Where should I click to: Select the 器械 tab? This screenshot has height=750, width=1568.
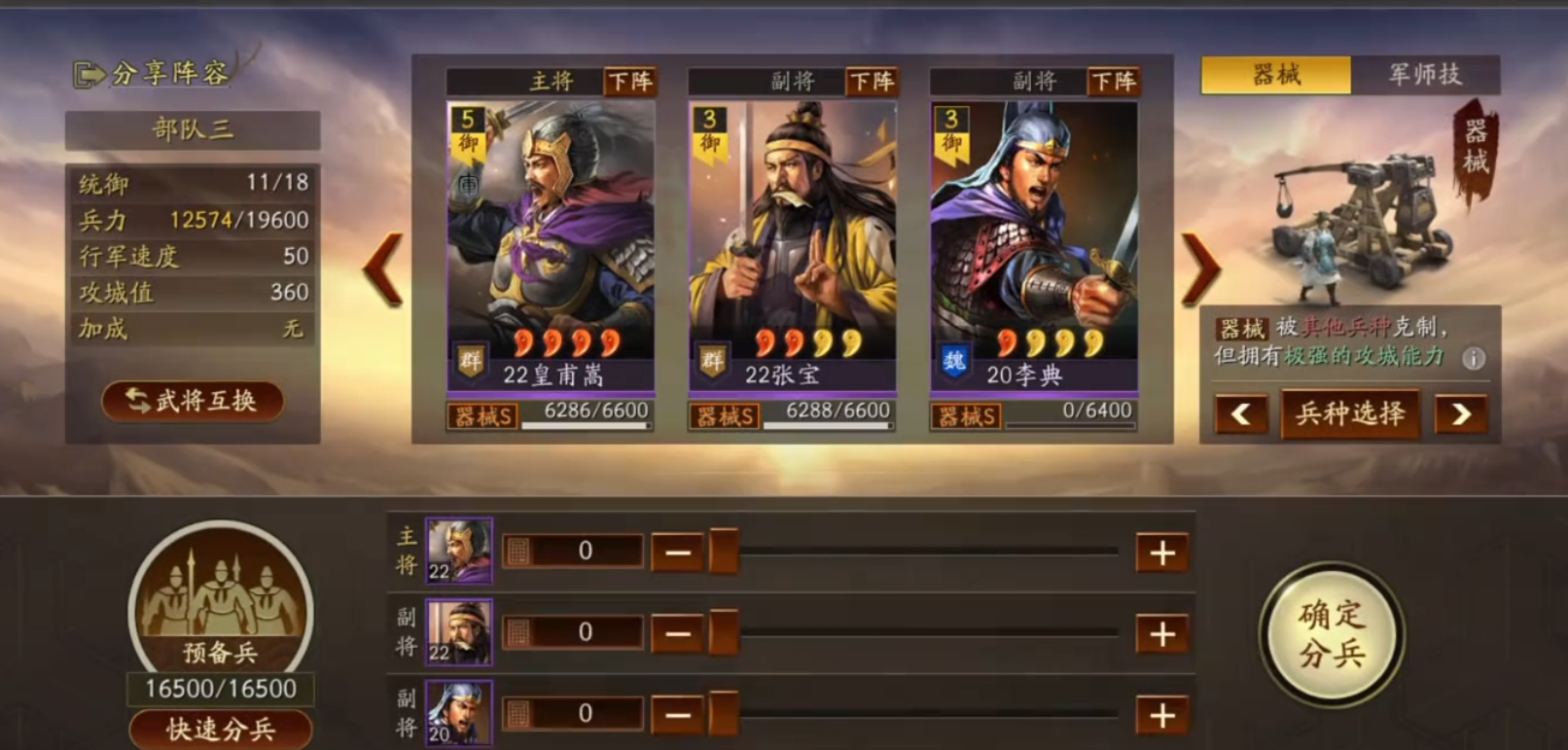click(x=1276, y=74)
